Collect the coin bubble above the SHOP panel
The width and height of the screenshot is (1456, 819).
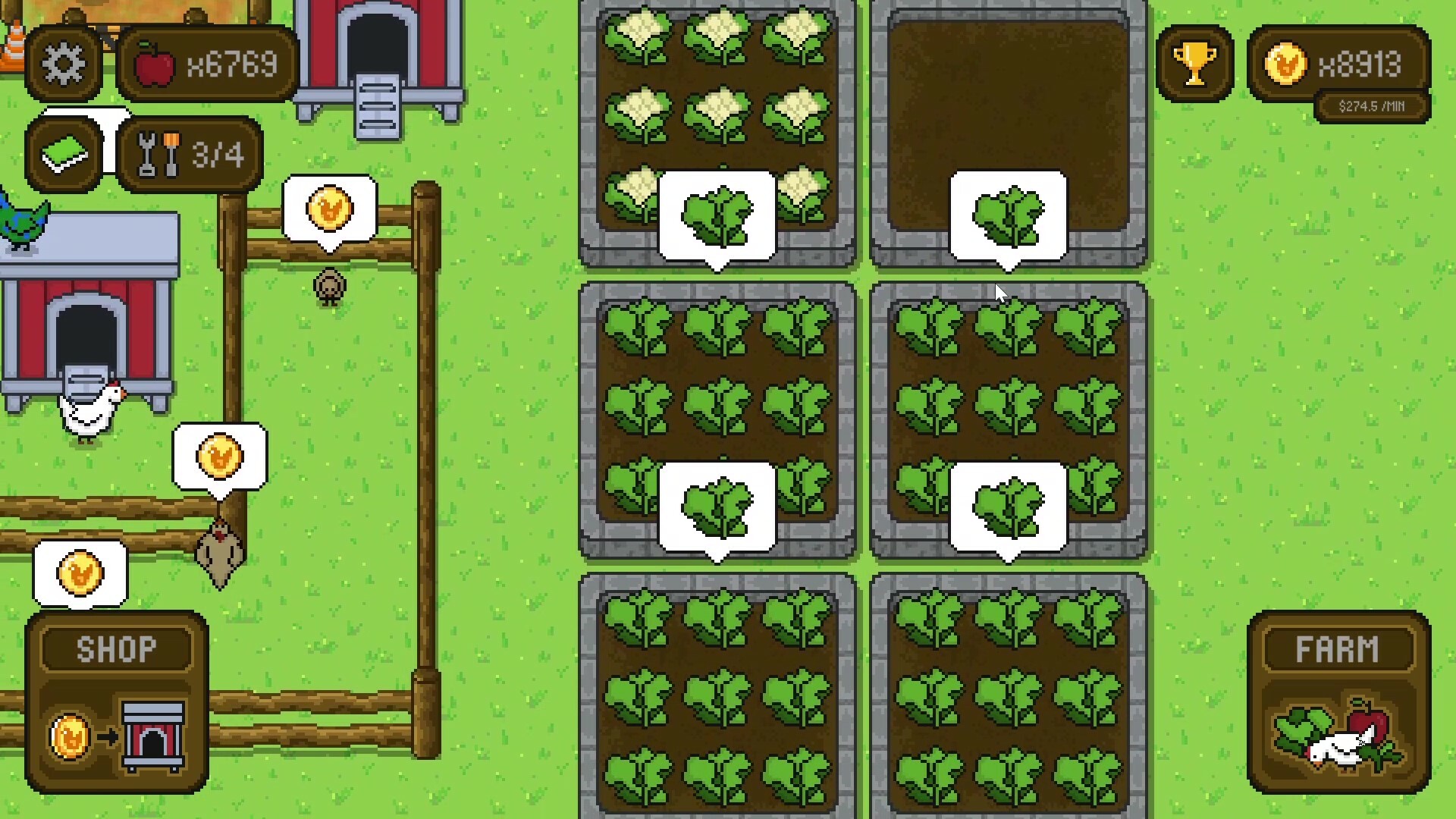80,573
